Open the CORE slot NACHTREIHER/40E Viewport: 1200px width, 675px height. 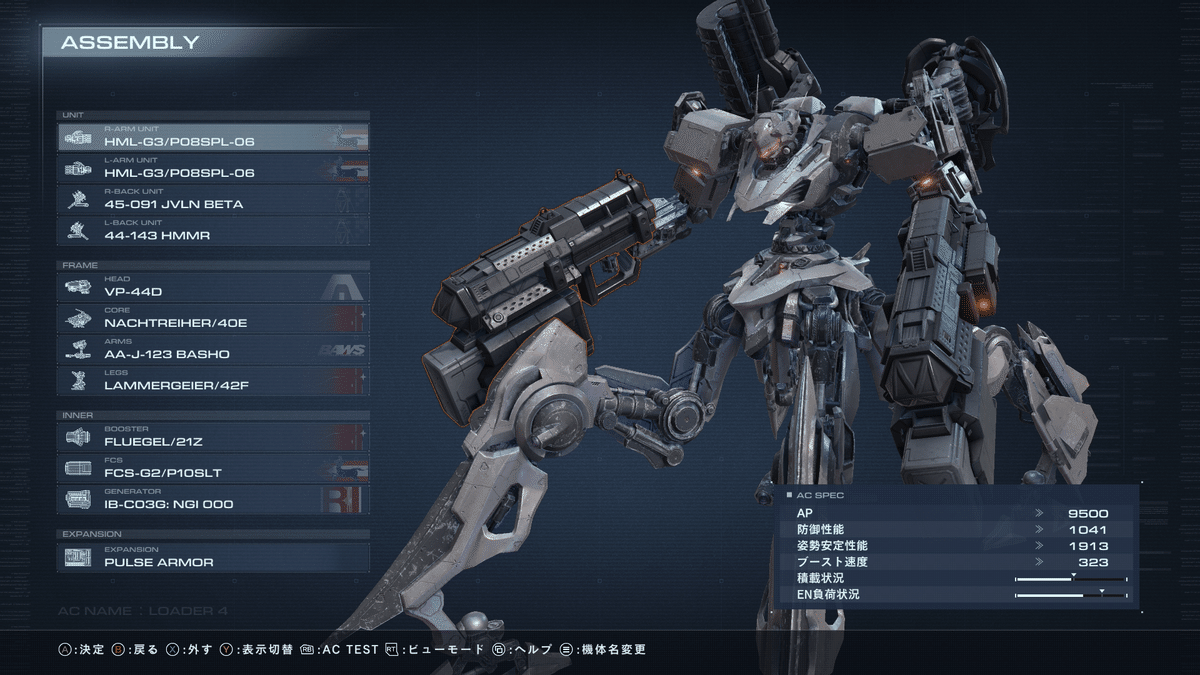tap(213, 319)
